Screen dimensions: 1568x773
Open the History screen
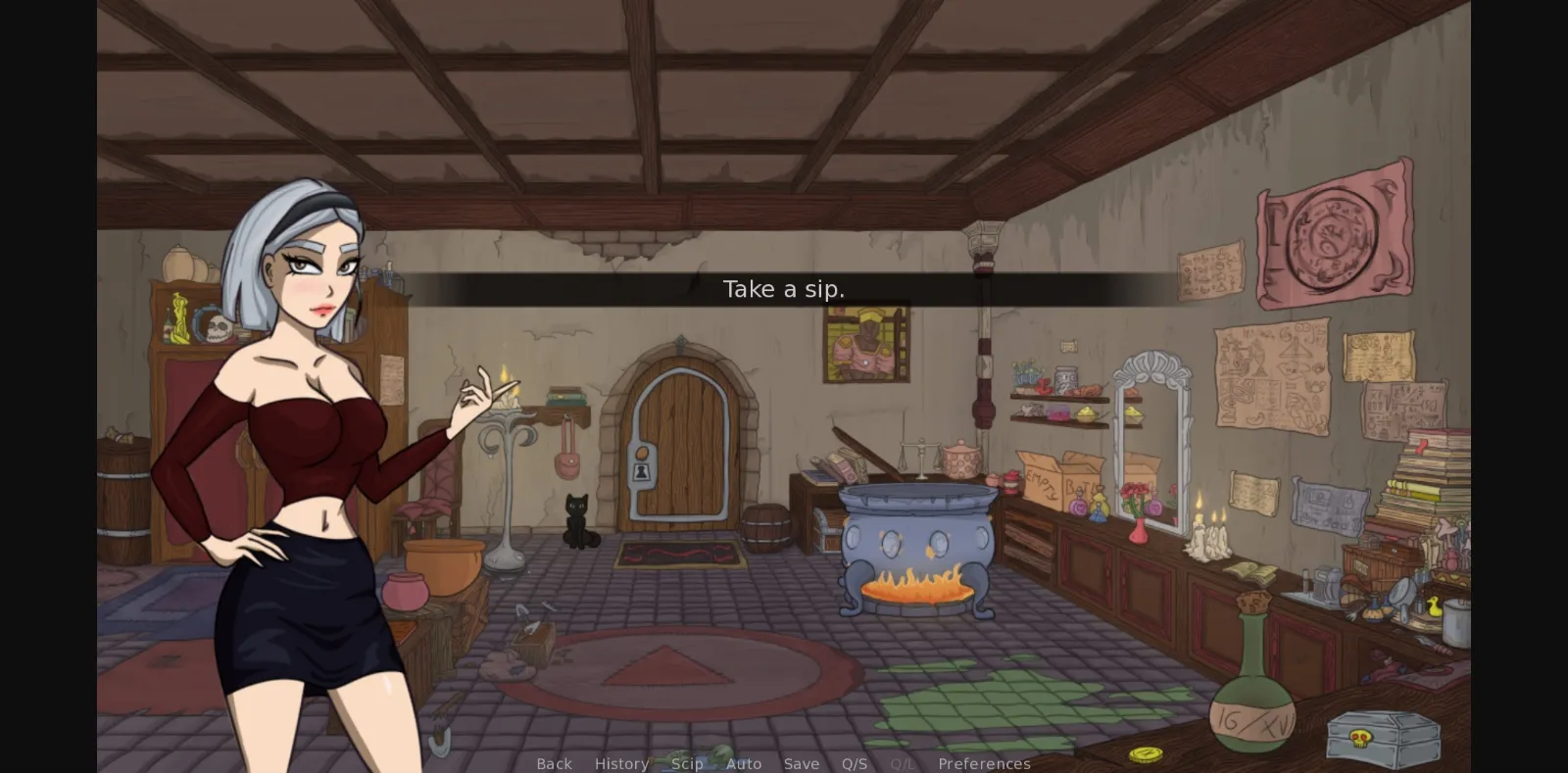(621, 763)
